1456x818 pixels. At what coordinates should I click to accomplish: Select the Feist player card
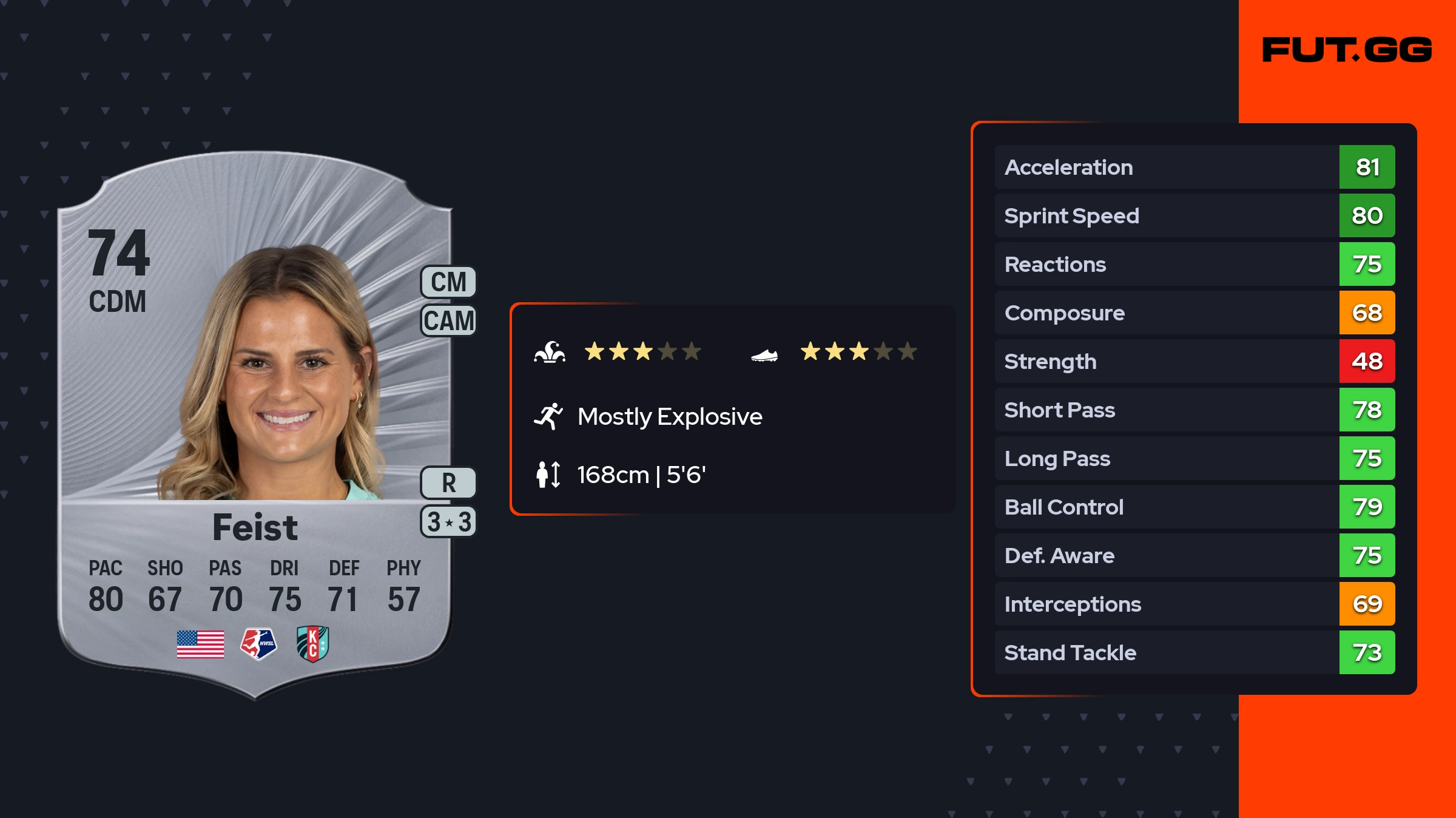tap(255, 425)
